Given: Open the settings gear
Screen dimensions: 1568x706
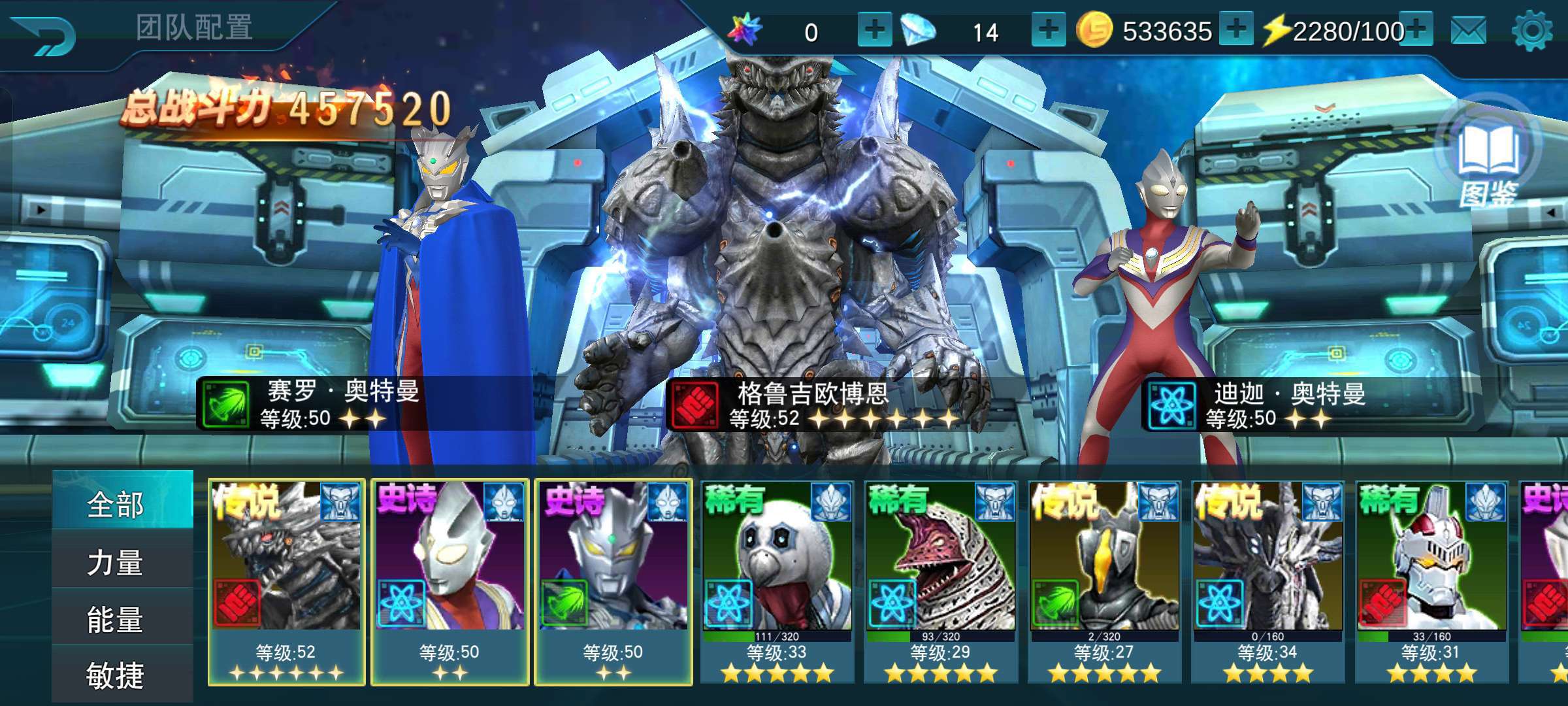Looking at the screenshot, I should click(x=1531, y=31).
